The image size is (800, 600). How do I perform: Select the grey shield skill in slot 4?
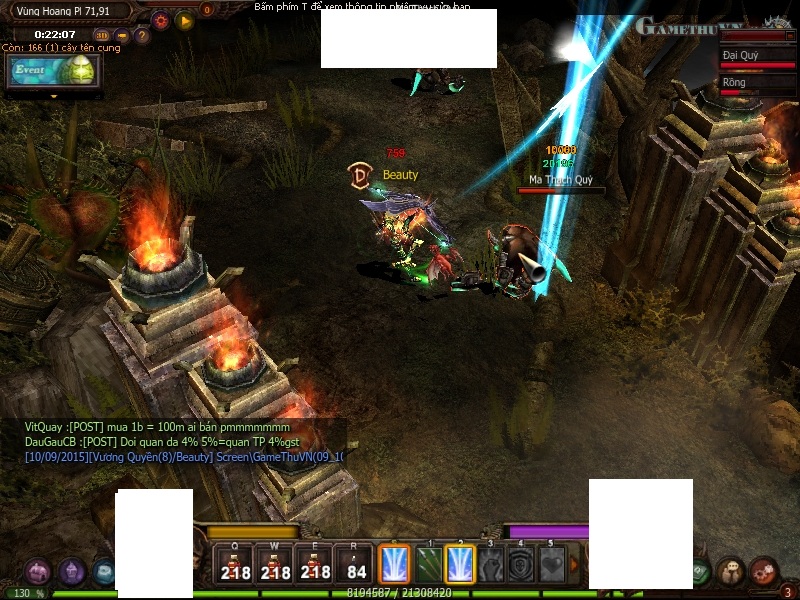(x=521, y=565)
